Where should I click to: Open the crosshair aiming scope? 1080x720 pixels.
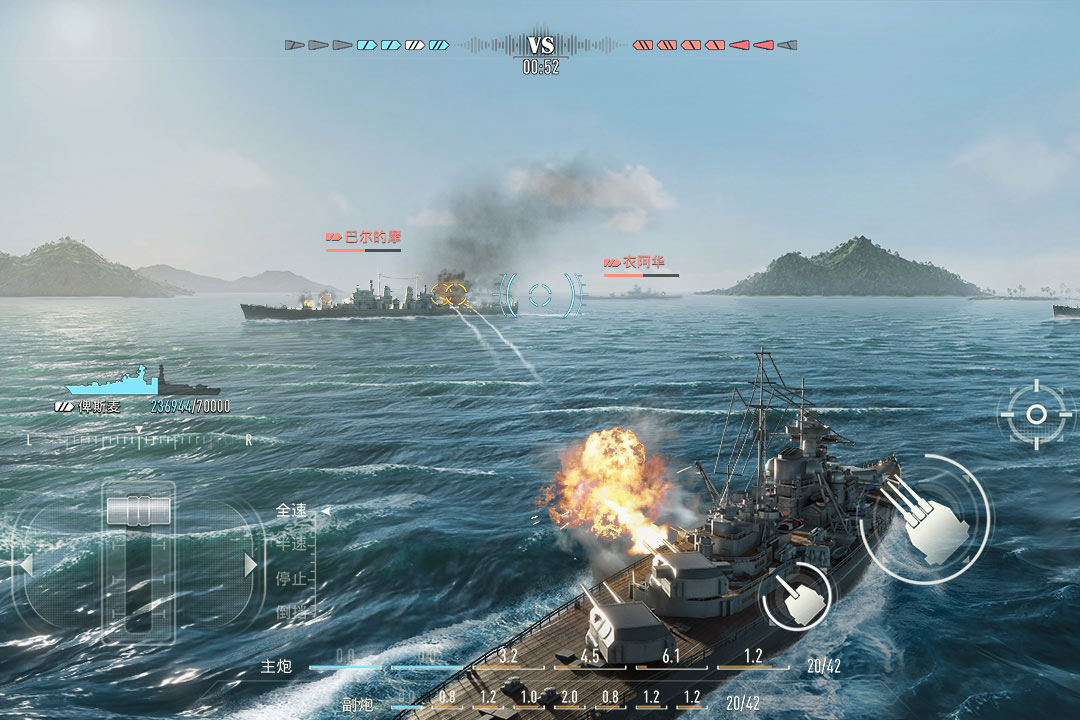[1036, 413]
